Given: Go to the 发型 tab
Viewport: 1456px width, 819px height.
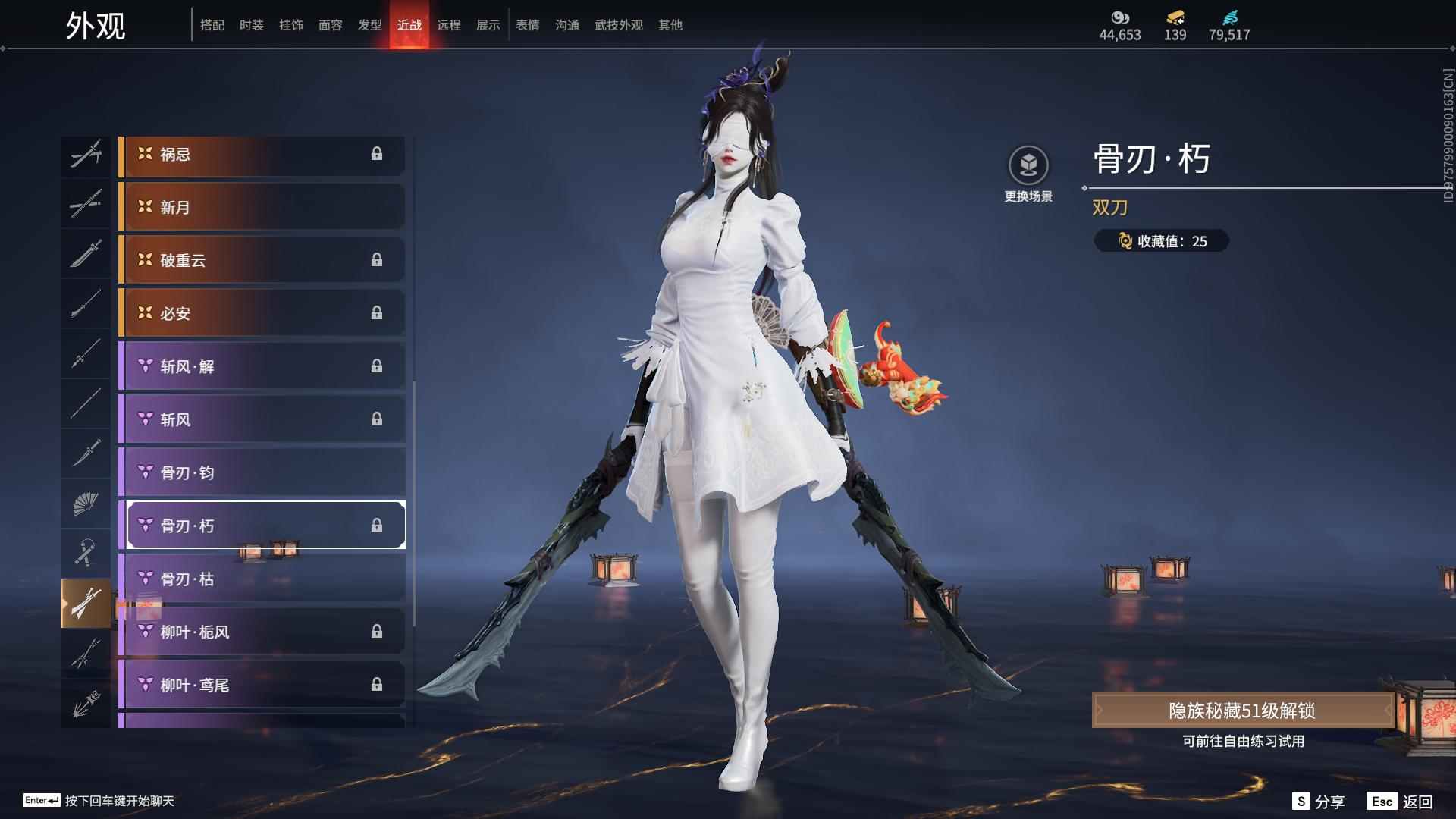Looking at the screenshot, I should [x=370, y=25].
